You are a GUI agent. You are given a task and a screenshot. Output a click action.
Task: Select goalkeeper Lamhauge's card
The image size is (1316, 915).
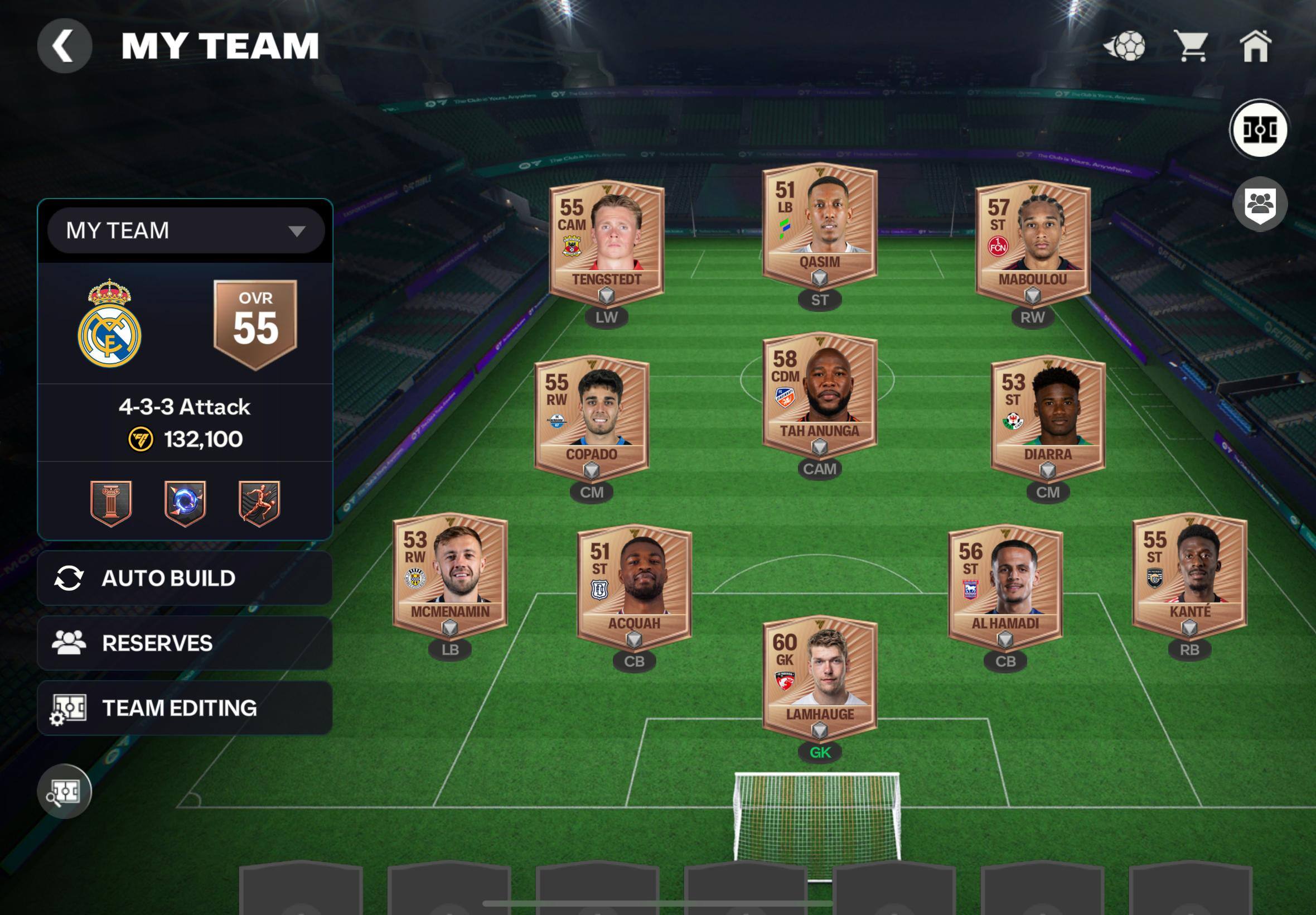click(x=820, y=677)
